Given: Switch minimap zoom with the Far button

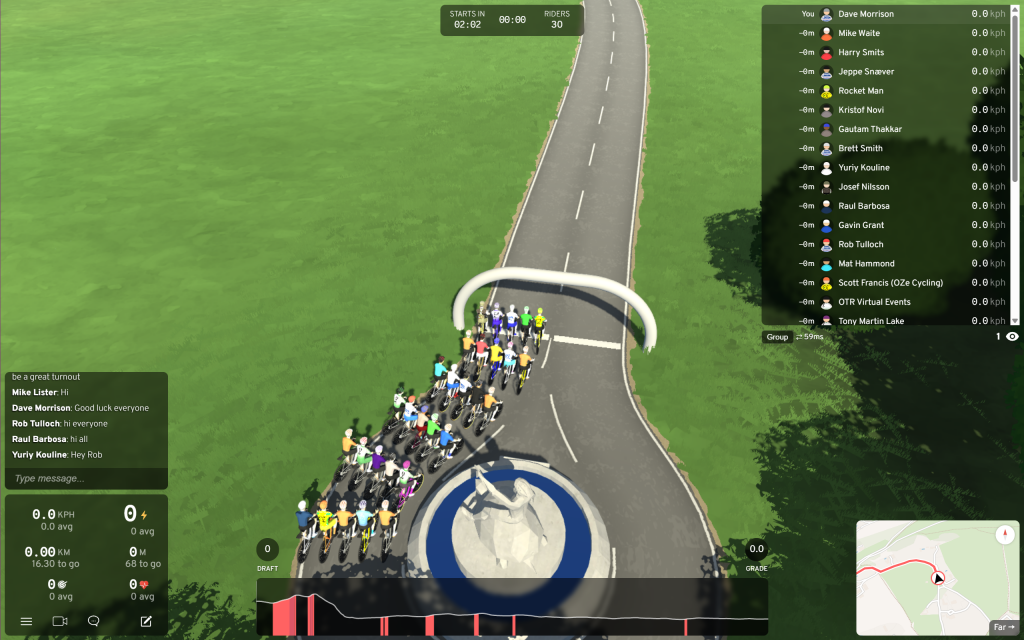Looking at the screenshot, I should pyautogui.click(x=1003, y=627).
